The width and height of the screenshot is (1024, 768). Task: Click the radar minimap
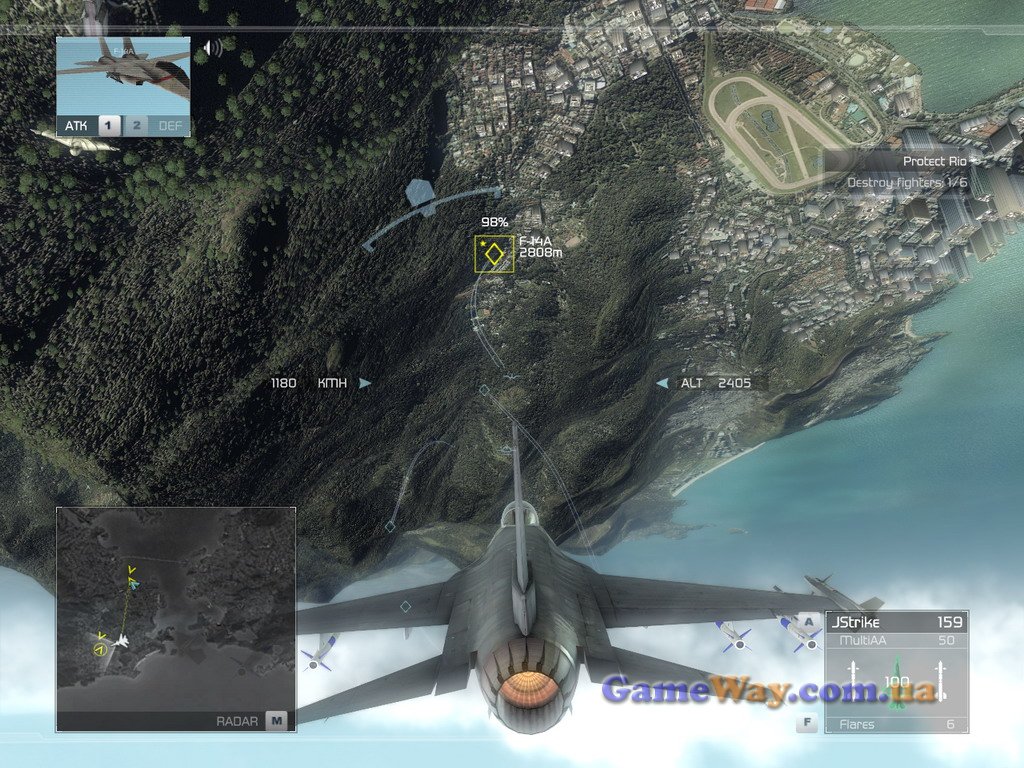click(x=175, y=608)
